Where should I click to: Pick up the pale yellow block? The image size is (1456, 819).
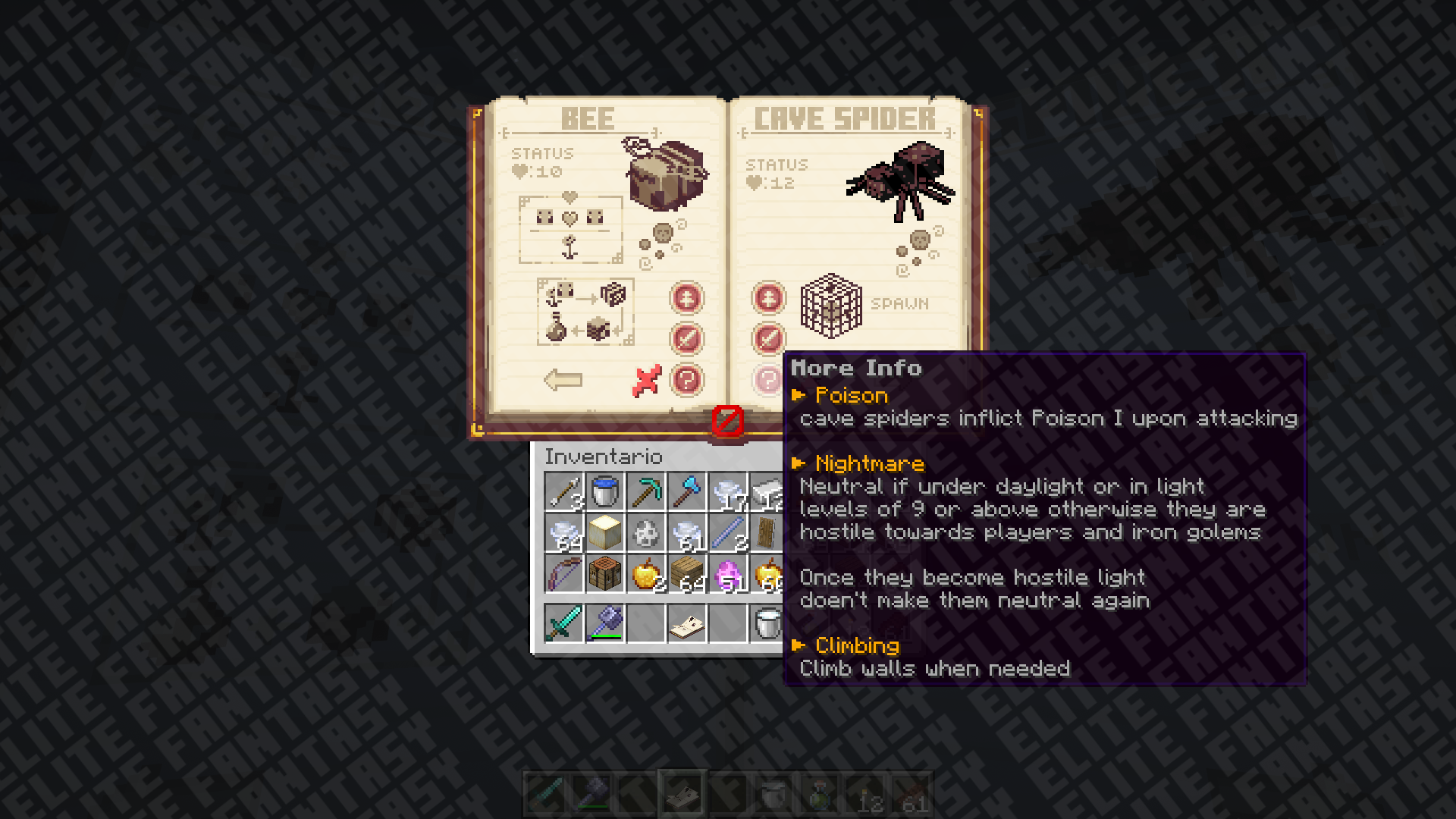pos(605,533)
